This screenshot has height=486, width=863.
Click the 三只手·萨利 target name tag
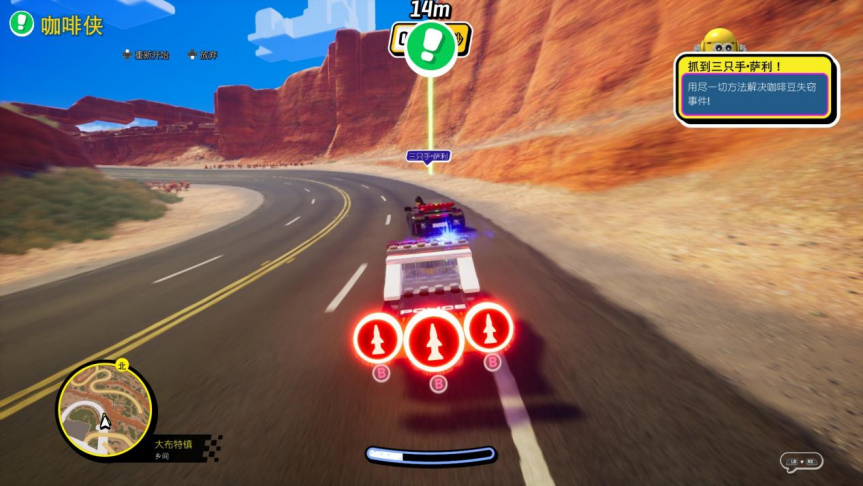point(428,156)
